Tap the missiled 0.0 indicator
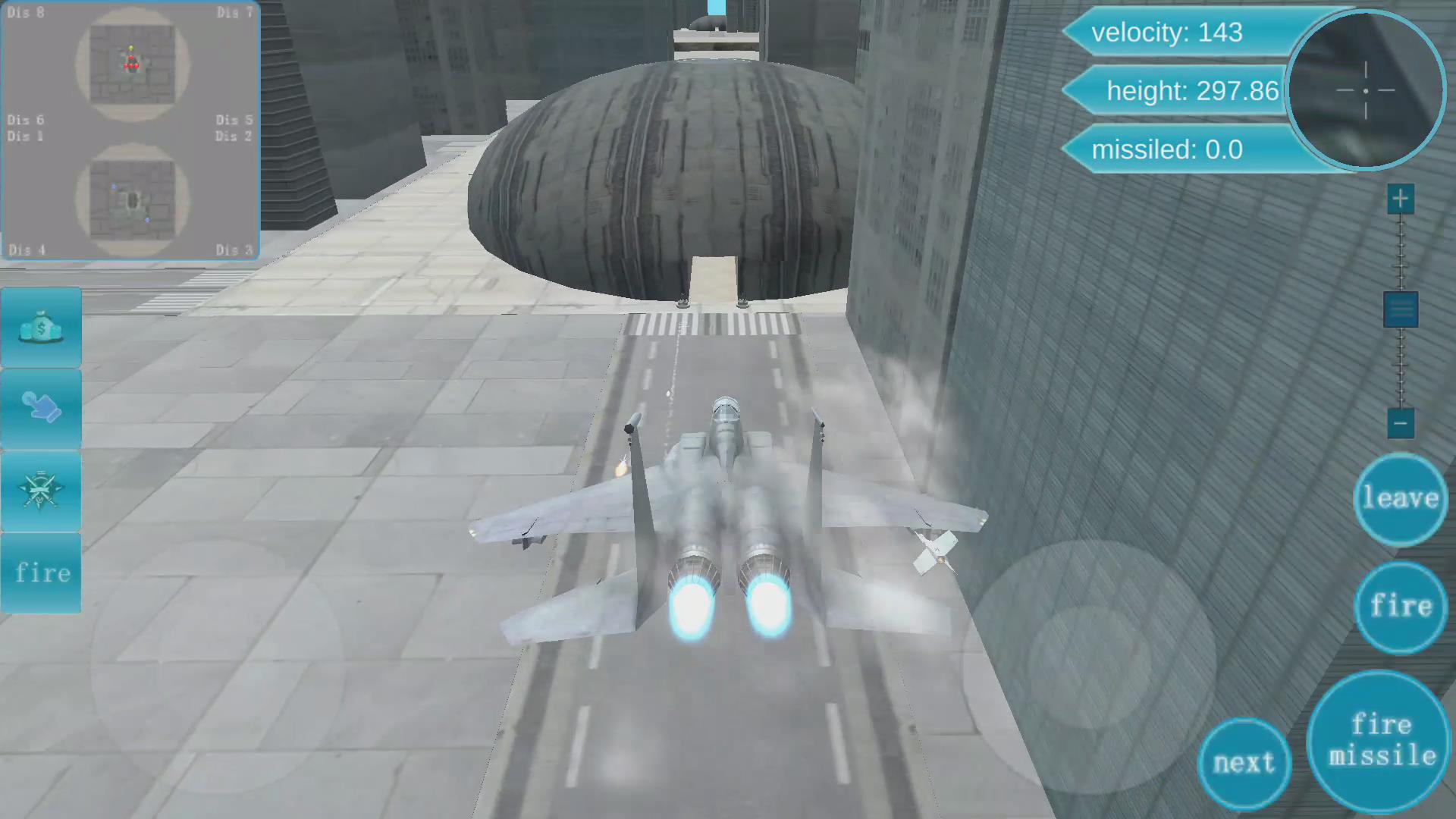The height and width of the screenshot is (819, 1456). click(1169, 149)
